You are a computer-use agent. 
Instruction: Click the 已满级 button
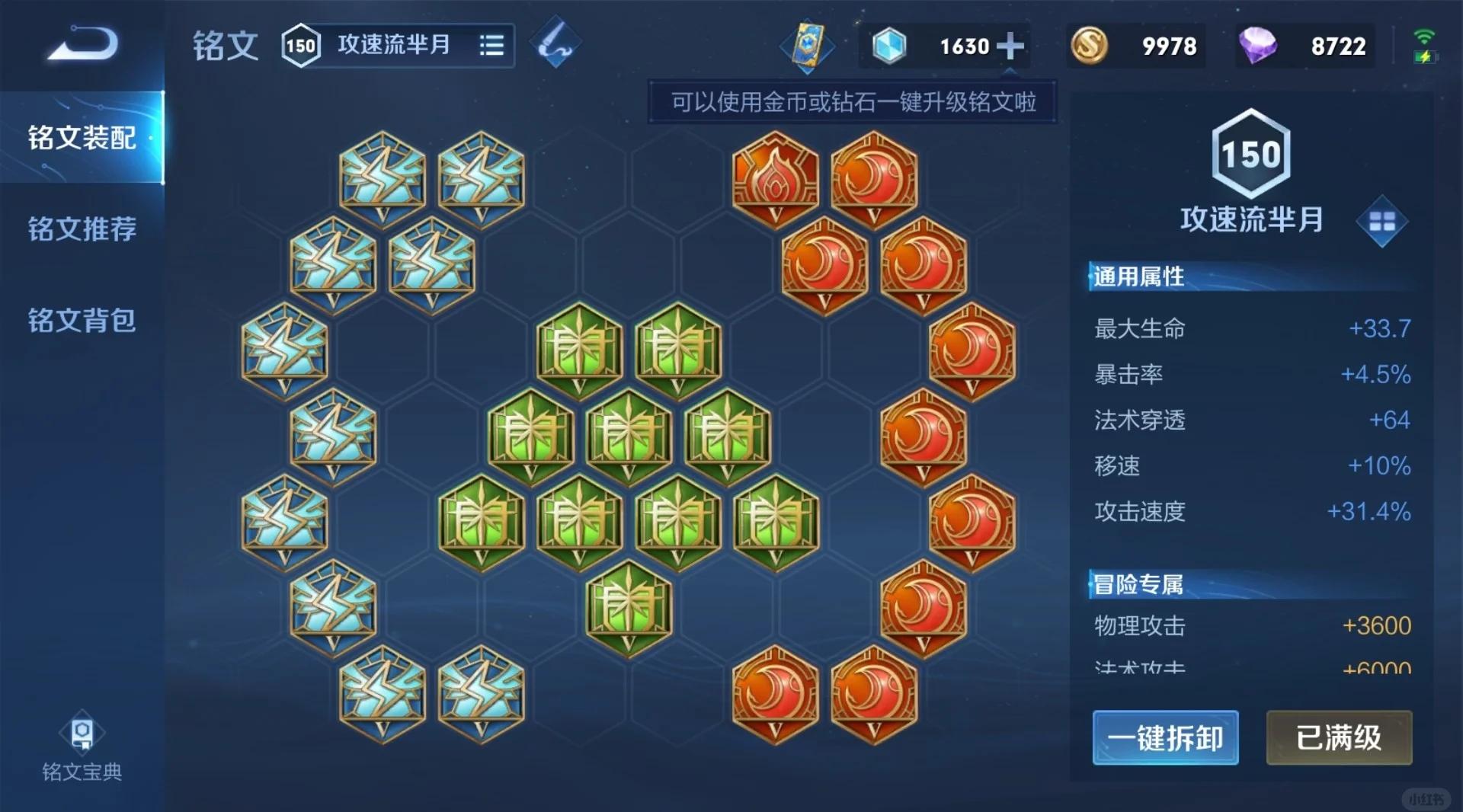click(x=1340, y=738)
